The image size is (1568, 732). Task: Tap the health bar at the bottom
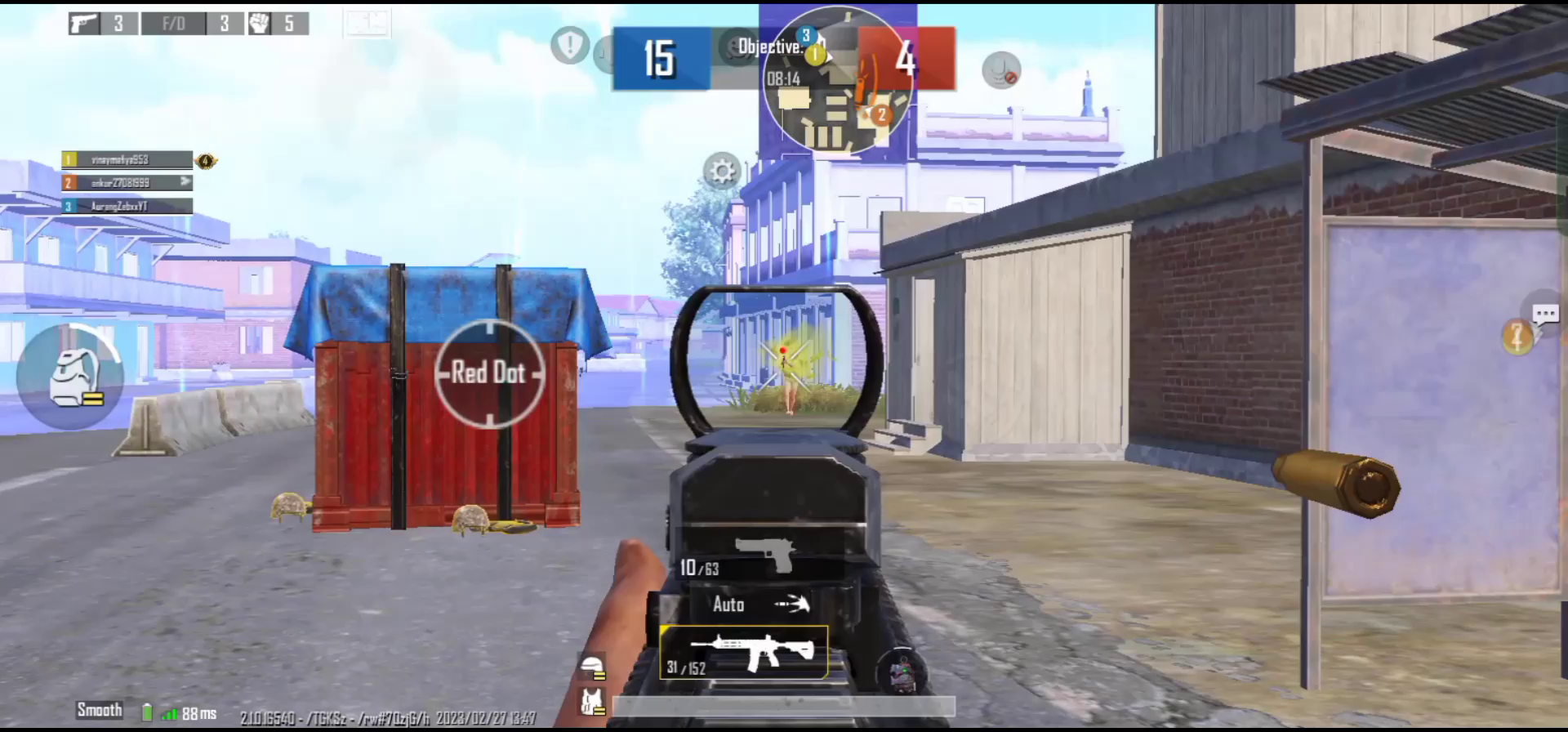click(x=784, y=706)
